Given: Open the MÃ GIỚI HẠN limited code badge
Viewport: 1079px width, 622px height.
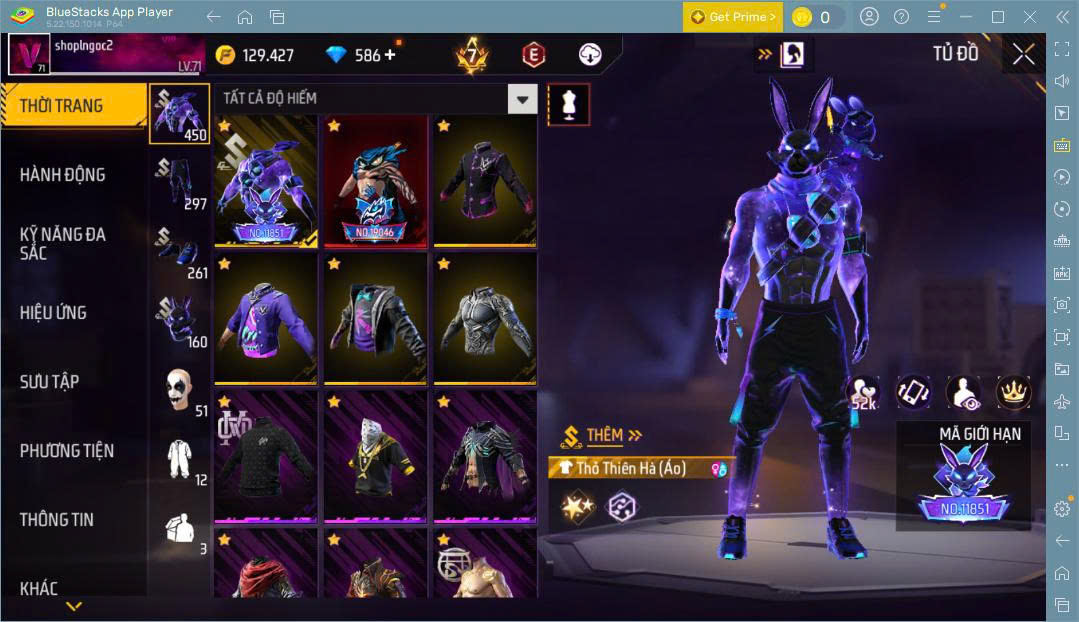Looking at the screenshot, I should click(963, 484).
